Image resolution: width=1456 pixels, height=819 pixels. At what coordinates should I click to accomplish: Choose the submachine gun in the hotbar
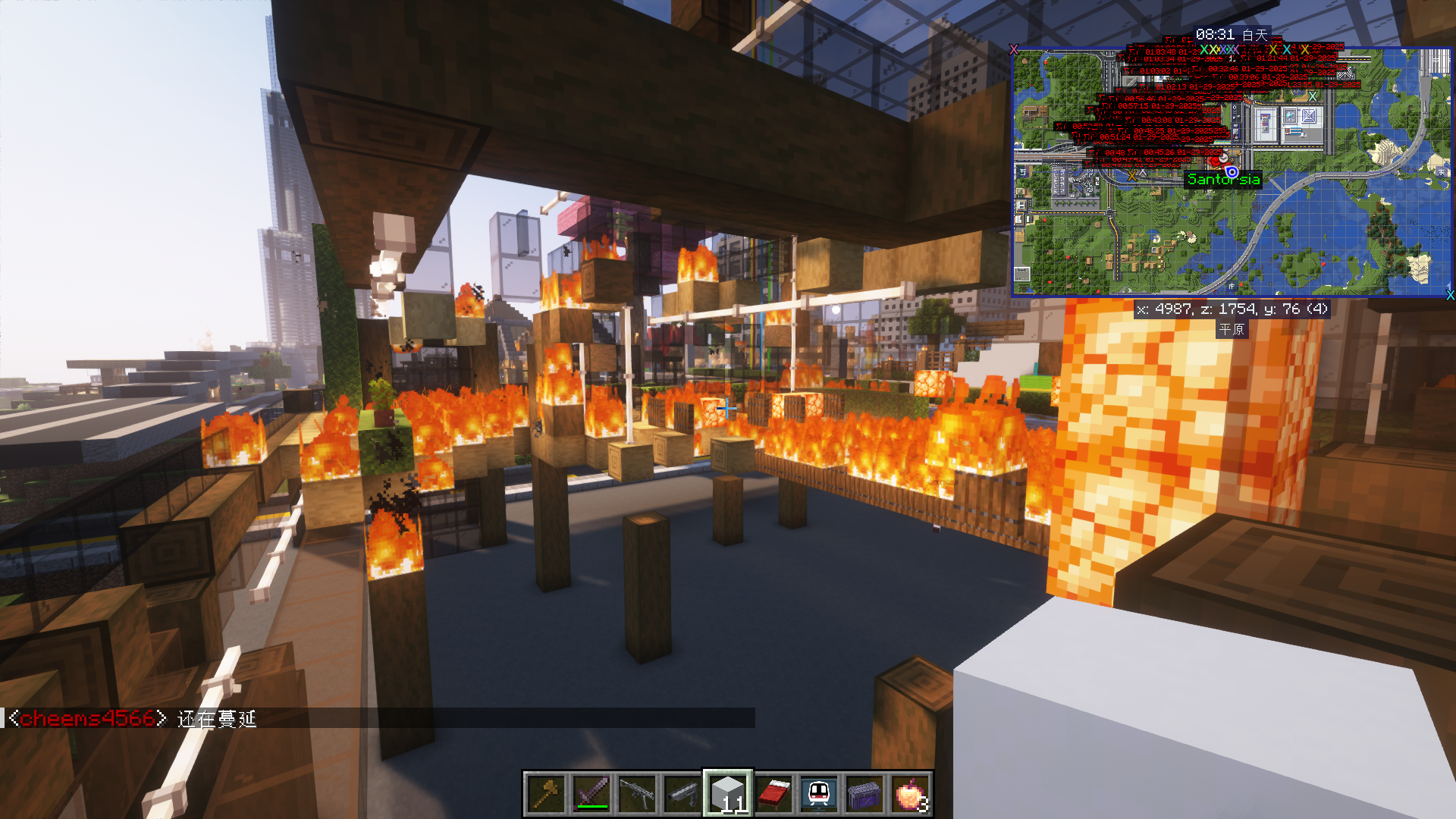[x=637, y=794]
